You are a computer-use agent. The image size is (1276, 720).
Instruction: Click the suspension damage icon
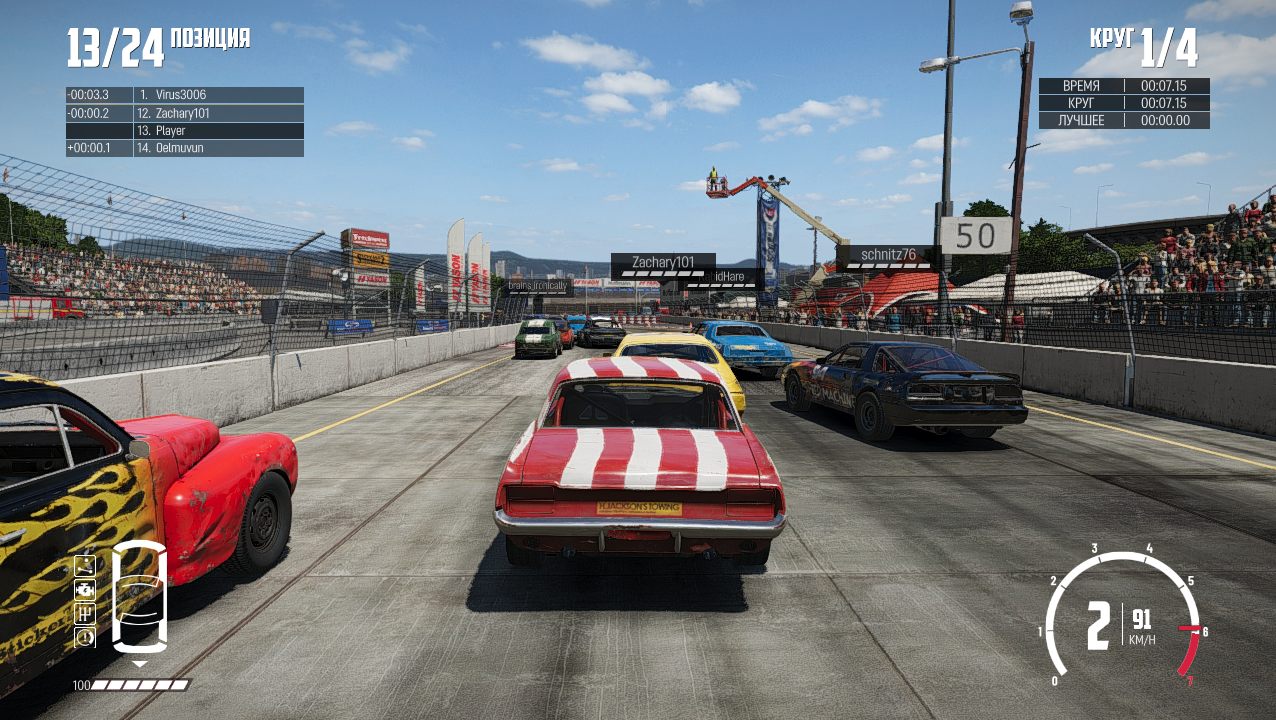(85, 564)
